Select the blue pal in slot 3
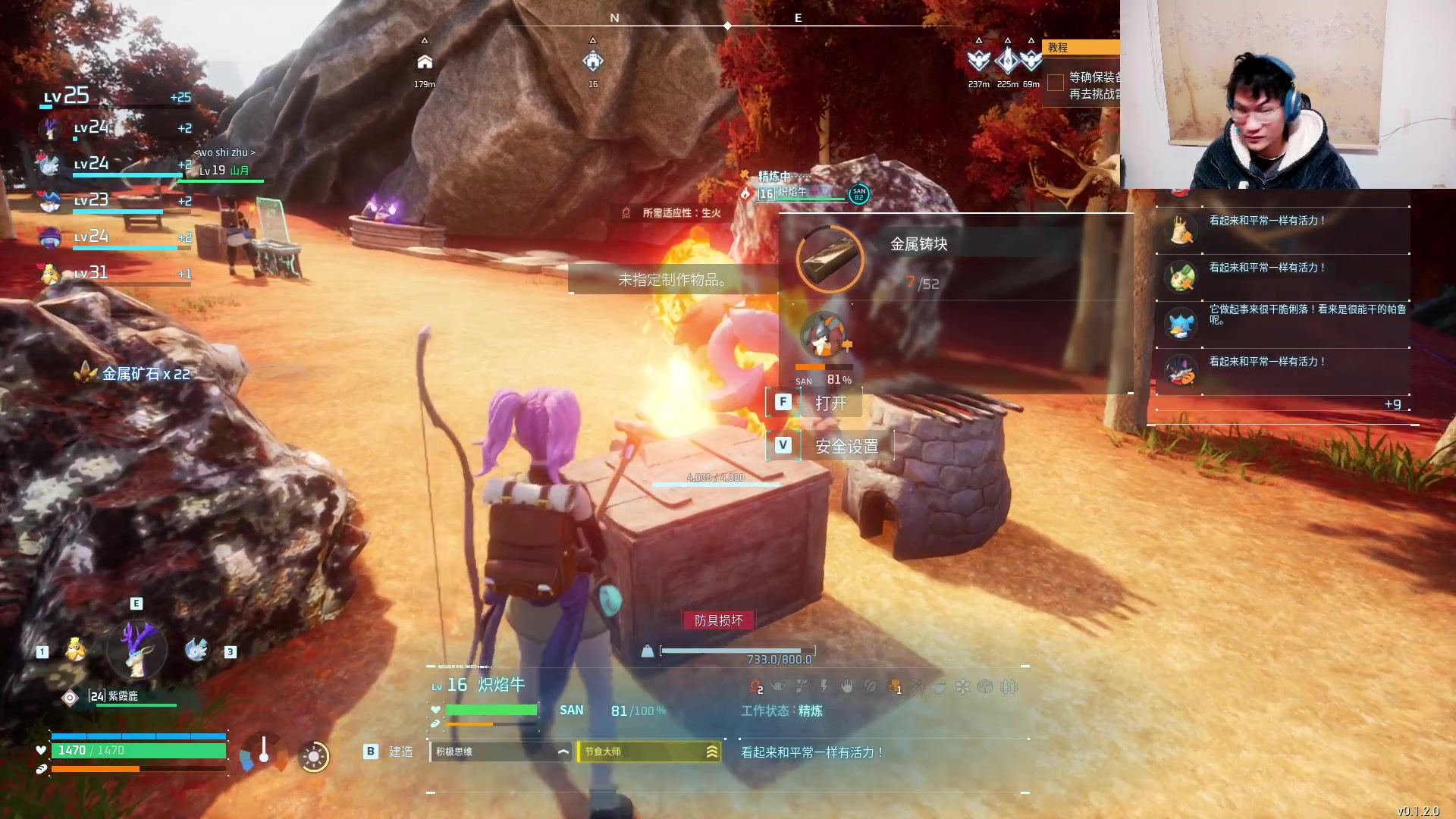 point(196,650)
